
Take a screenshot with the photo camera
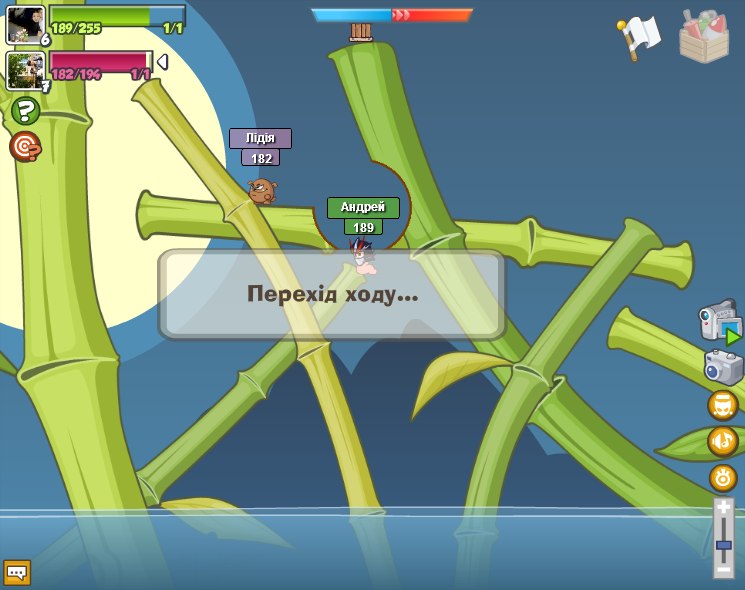(x=723, y=366)
